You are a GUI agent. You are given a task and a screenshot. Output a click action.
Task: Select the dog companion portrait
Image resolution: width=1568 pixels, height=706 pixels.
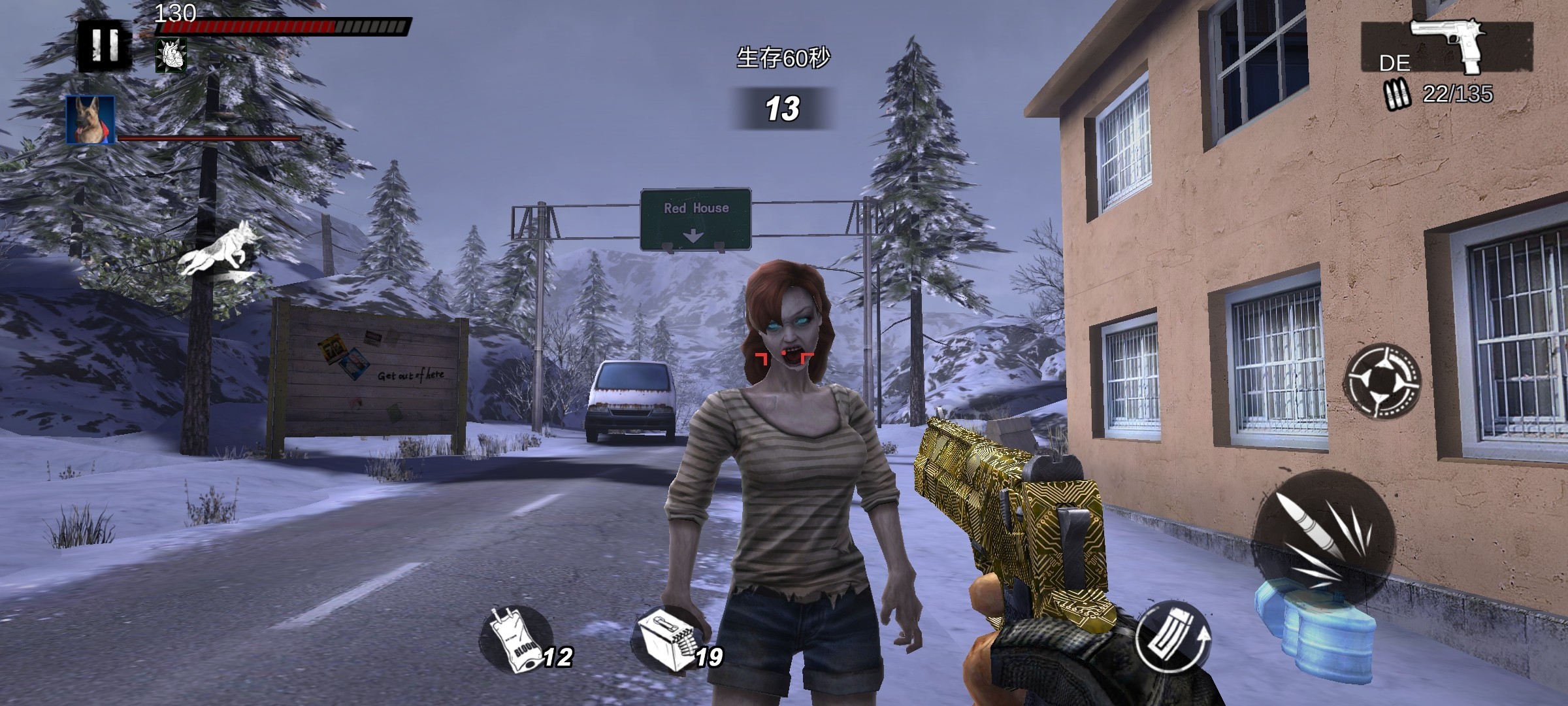click(90, 120)
